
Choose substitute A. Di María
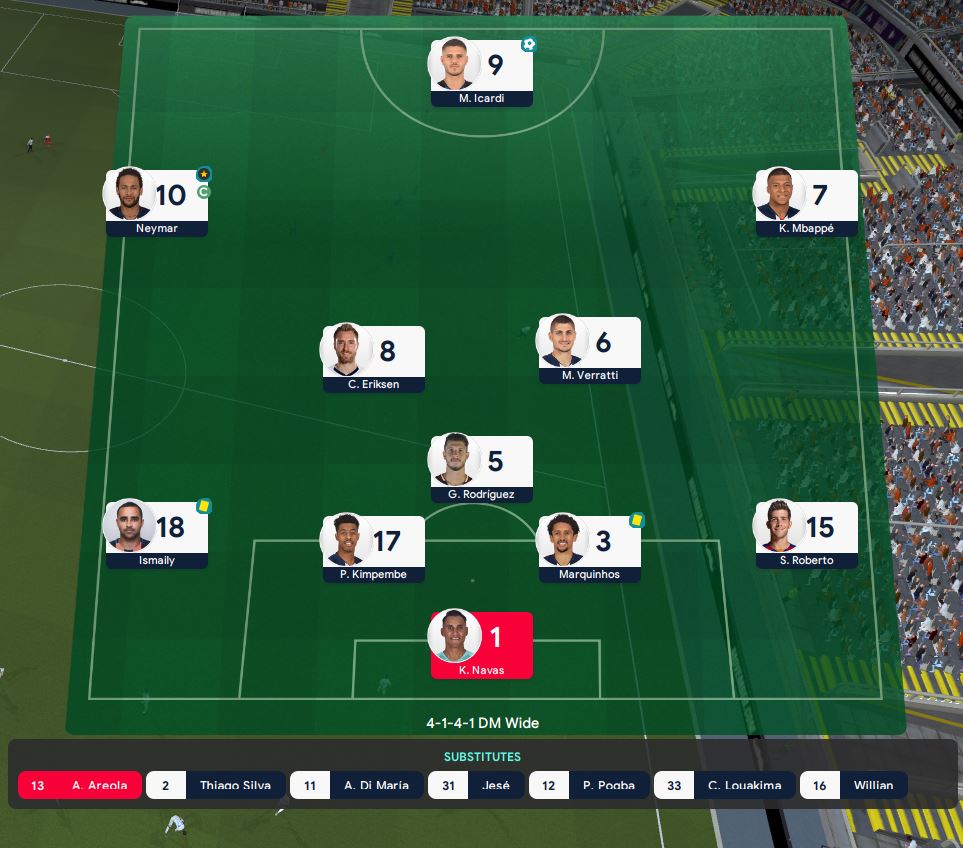click(356, 785)
